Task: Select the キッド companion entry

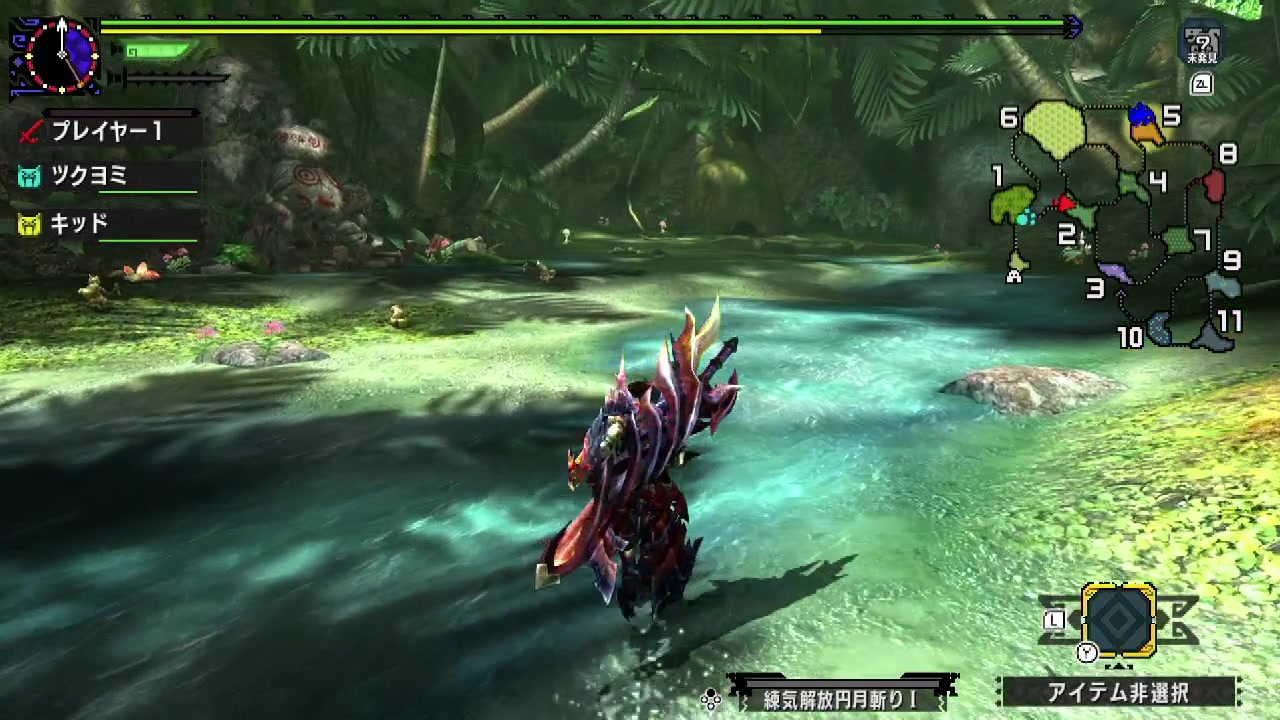Action: (x=78, y=223)
